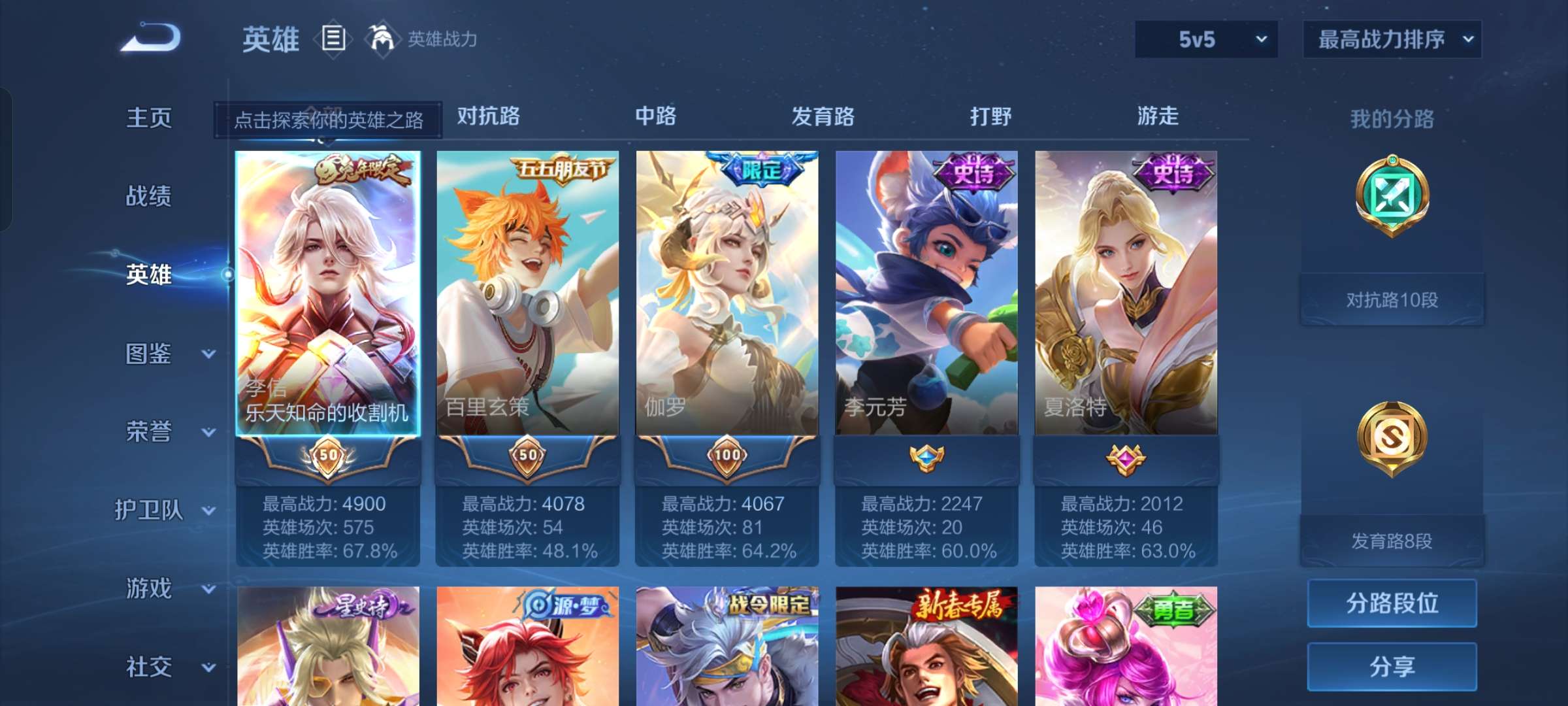Open the hero list icon beside 英雄 title

(x=335, y=38)
